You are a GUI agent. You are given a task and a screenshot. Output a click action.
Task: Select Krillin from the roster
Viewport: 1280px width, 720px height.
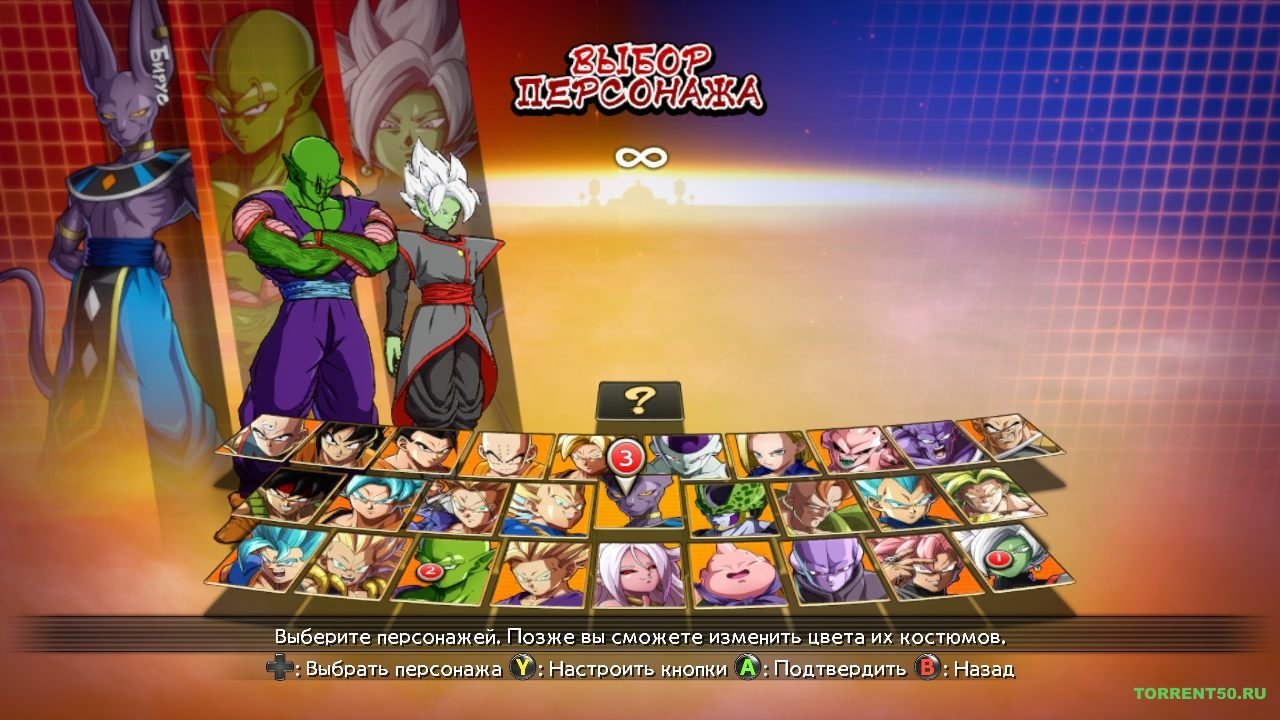(x=506, y=453)
